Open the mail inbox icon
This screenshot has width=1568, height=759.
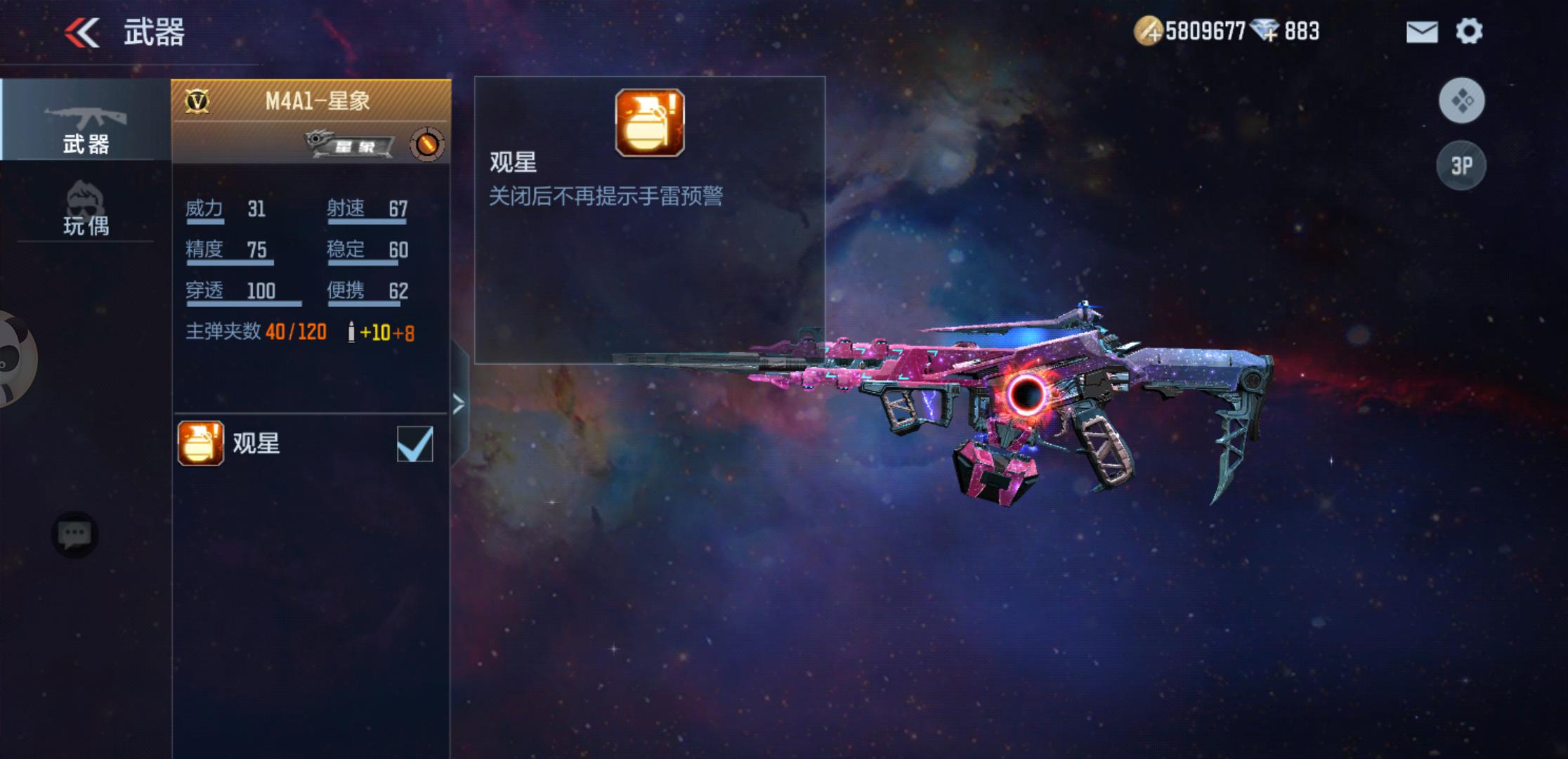[x=1422, y=31]
